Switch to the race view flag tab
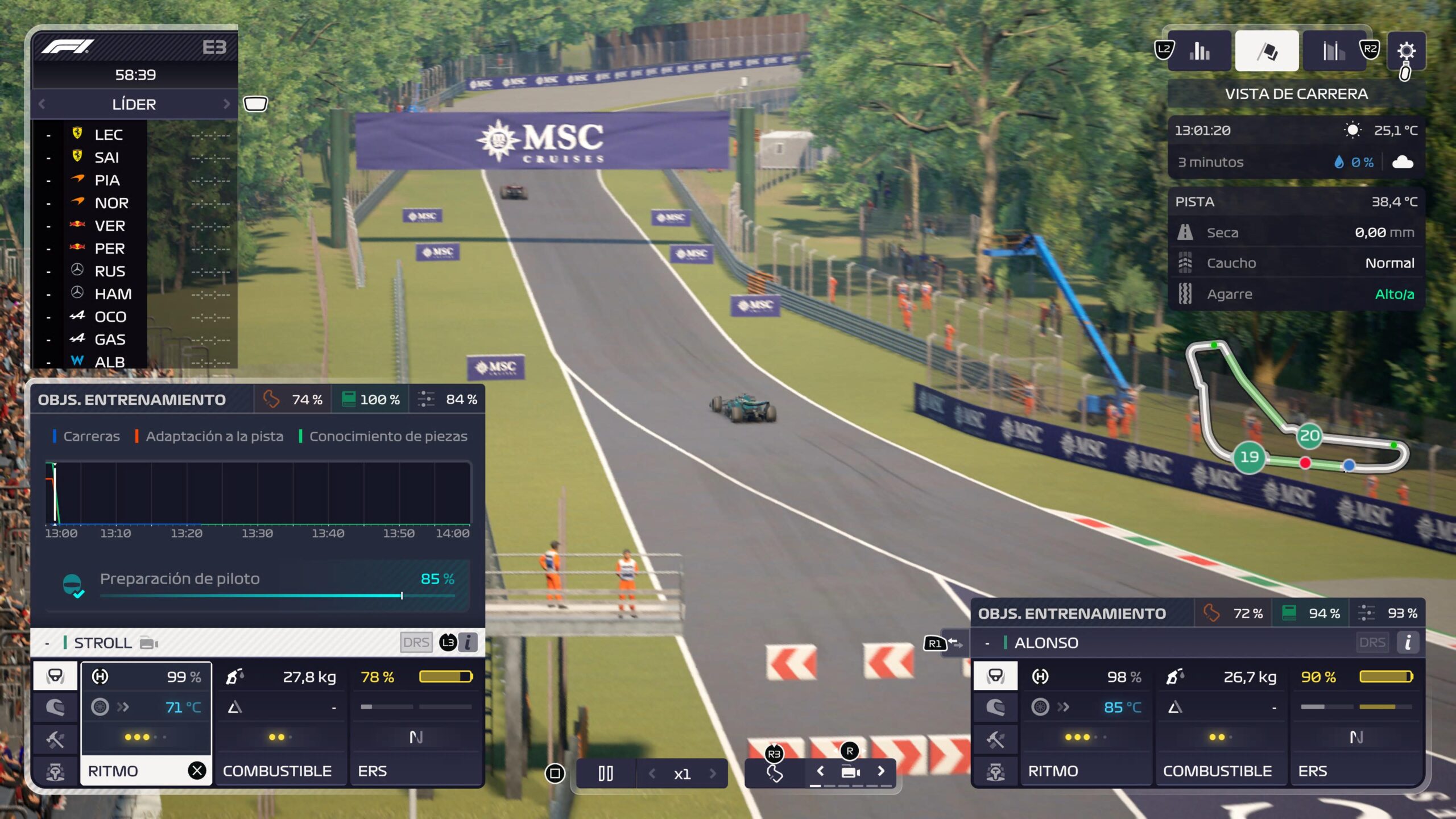Screen dimensions: 1456x819 [1267, 51]
